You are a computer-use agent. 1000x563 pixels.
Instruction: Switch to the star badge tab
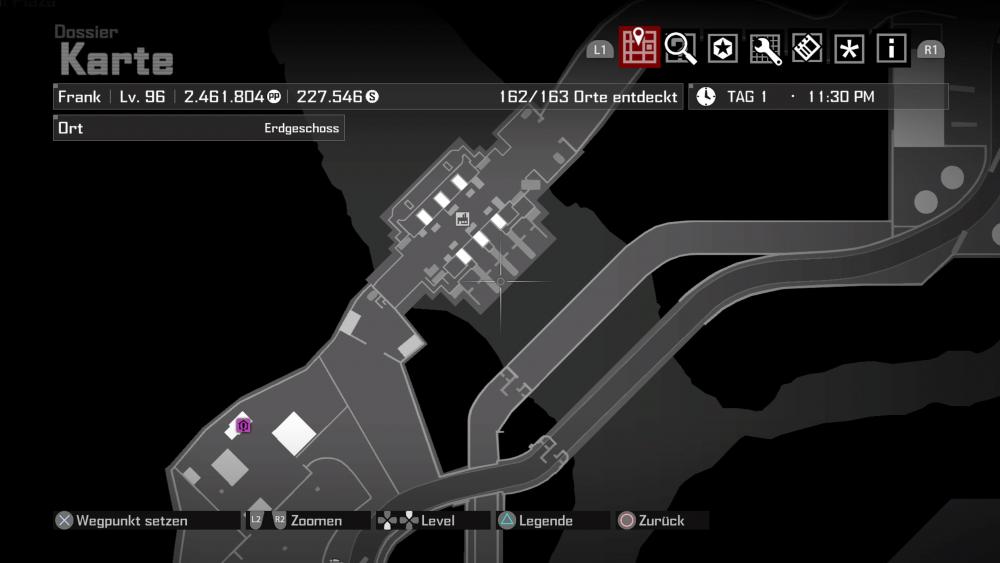point(723,48)
